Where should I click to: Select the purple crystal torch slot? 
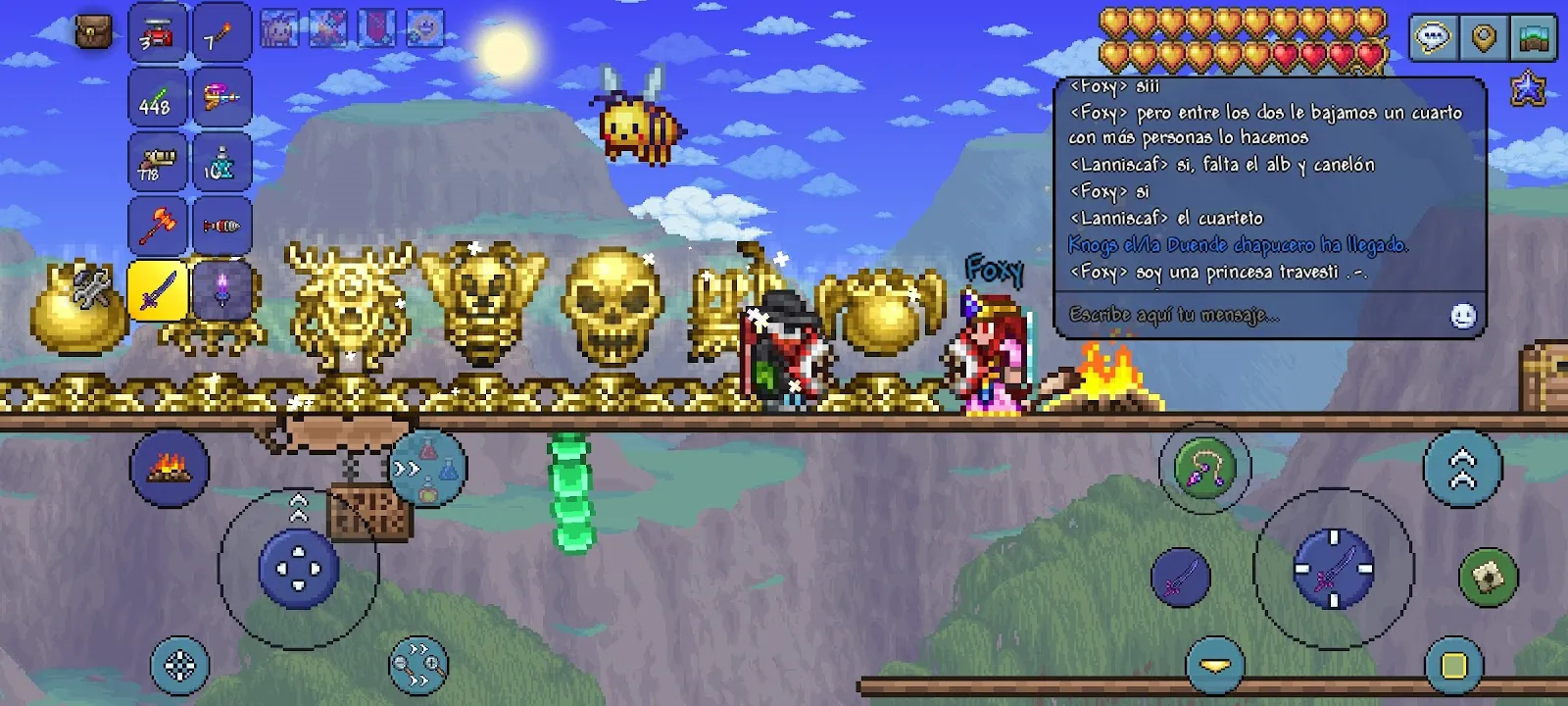point(221,291)
